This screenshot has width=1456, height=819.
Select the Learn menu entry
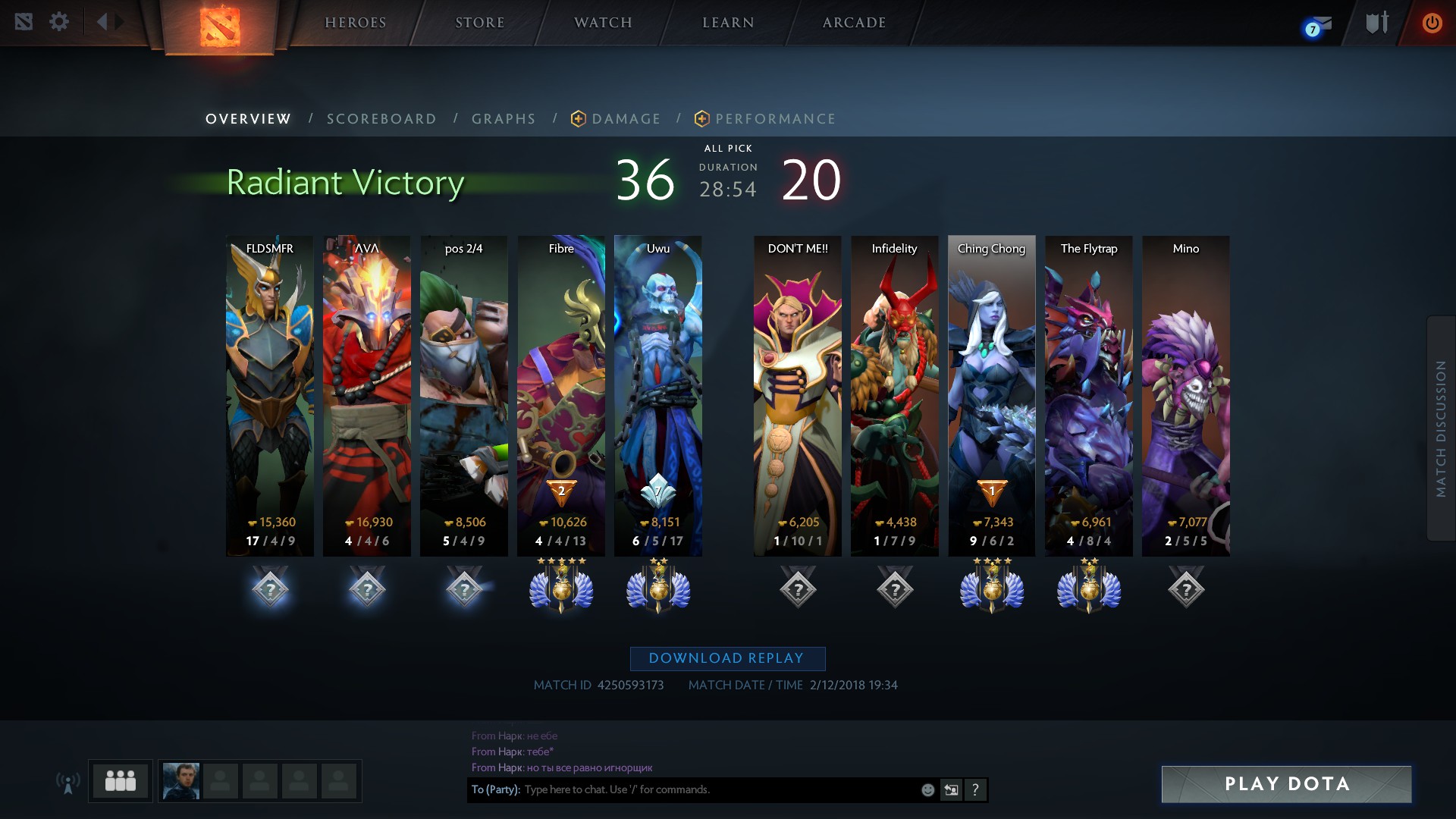728,23
